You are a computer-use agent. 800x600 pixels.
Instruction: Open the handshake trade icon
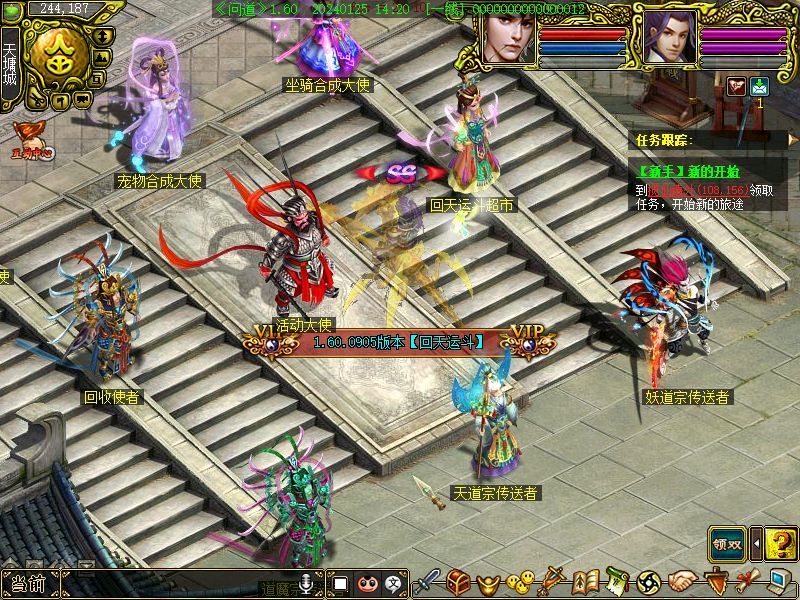pos(682,581)
